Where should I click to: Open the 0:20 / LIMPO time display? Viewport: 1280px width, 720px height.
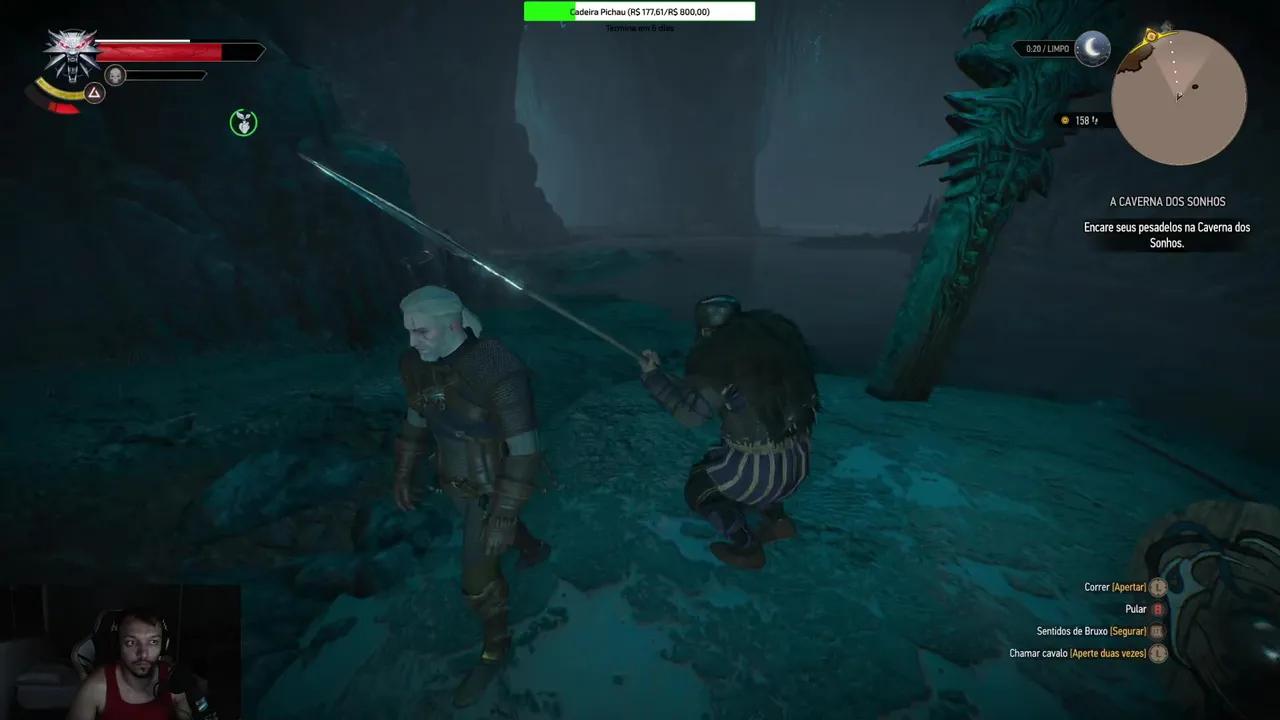point(1046,47)
